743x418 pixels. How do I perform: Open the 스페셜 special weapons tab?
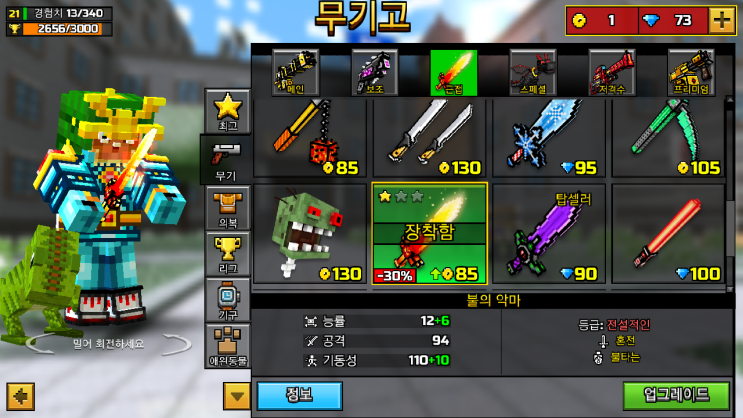532,73
